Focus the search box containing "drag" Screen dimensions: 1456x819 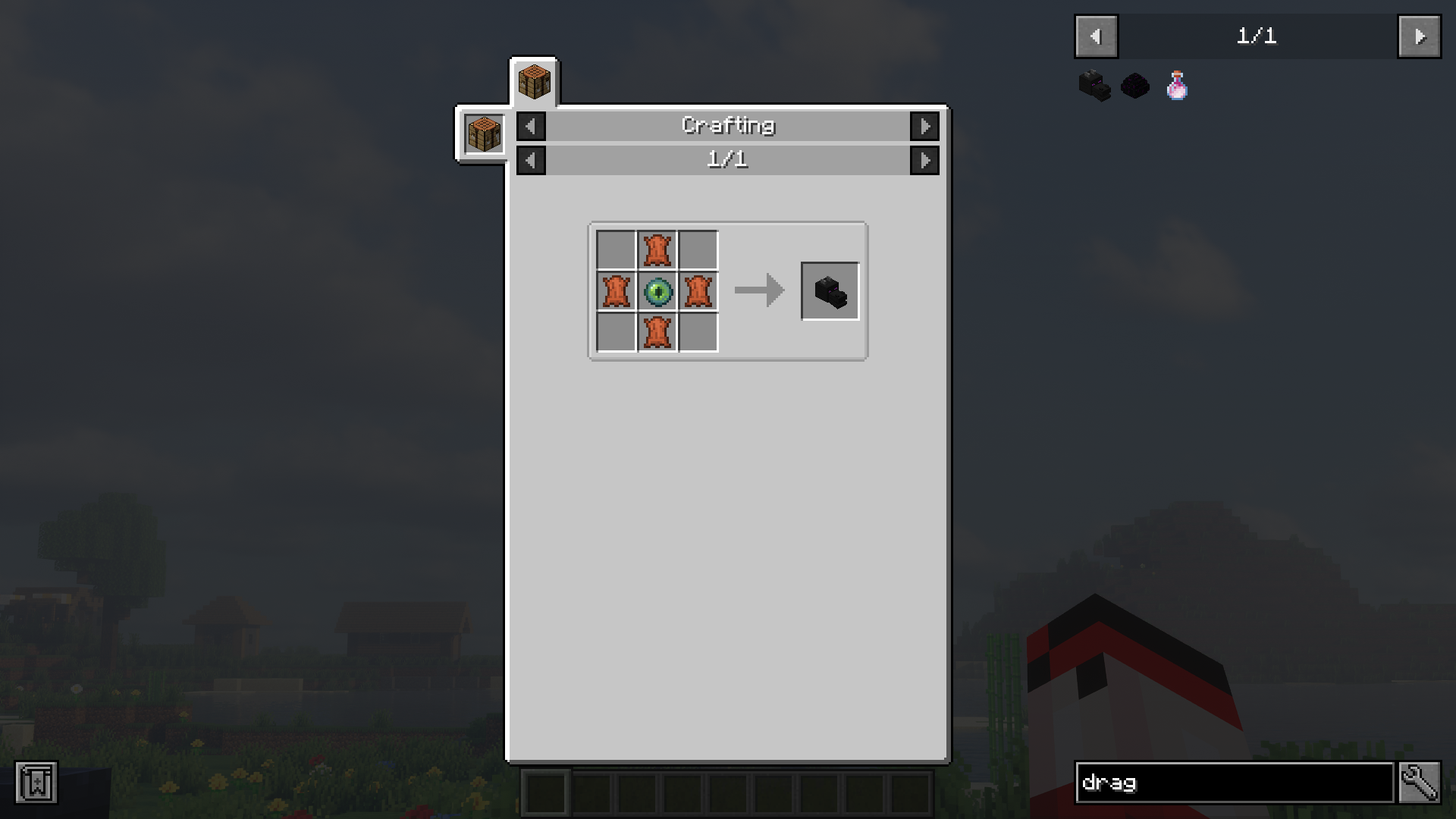[x=1234, y=783]
